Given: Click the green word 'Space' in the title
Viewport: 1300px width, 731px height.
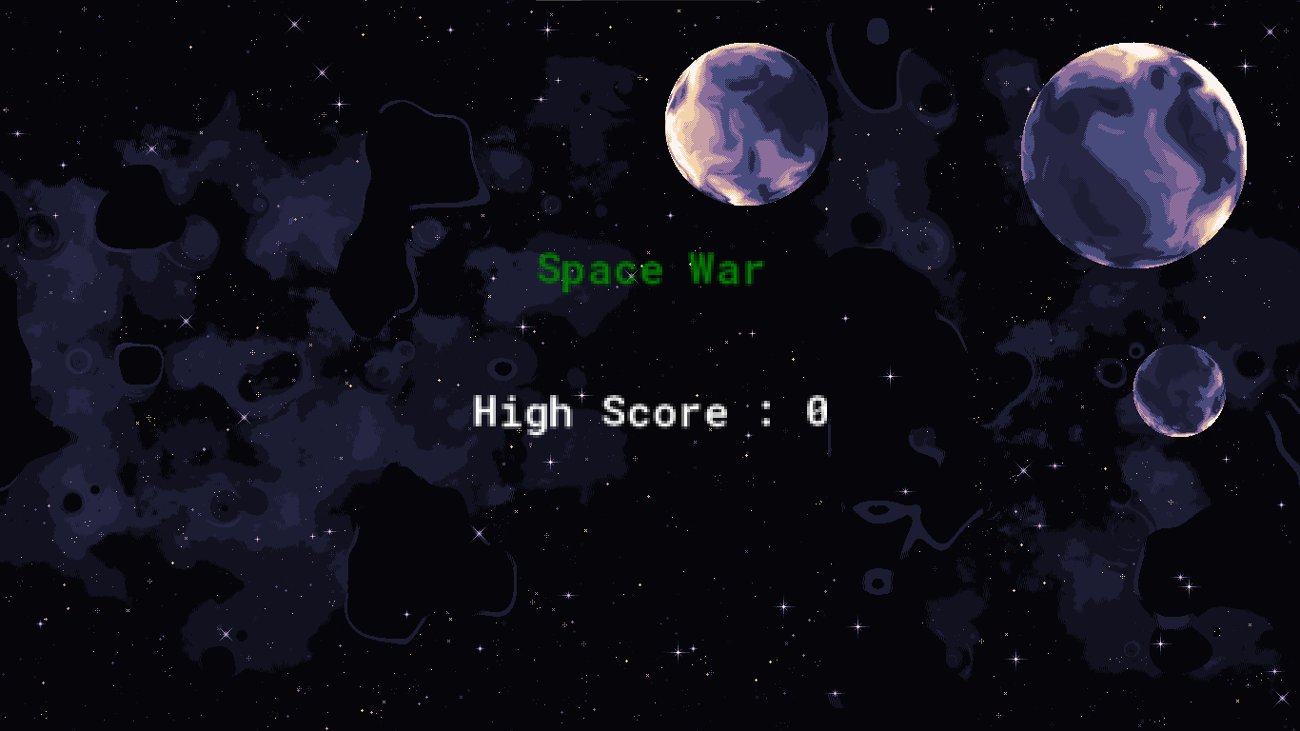Looking at the screenshot, I should pos(600,268).
